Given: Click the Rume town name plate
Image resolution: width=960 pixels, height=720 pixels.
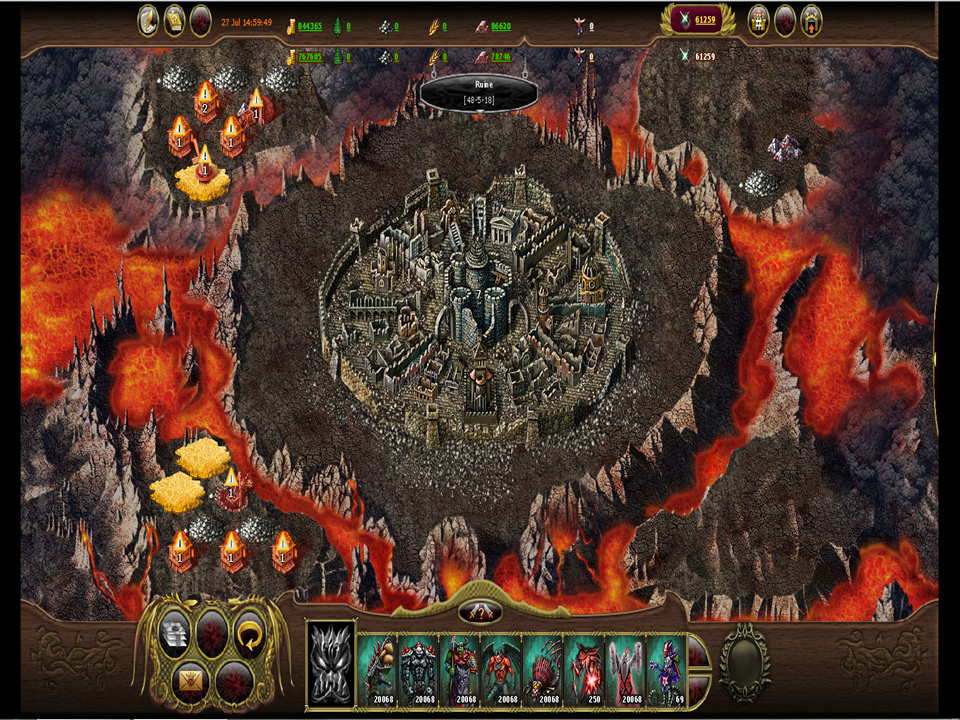Looking at the screenshot, I should (x=479, y=92).
